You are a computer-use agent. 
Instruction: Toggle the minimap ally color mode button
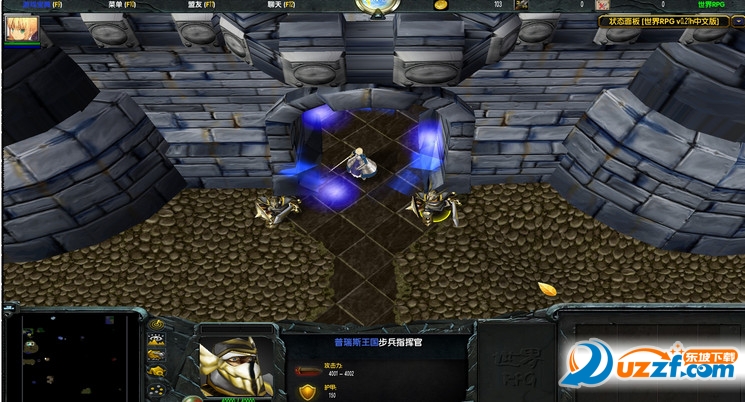pyautogui.click(x=157, y=356)
